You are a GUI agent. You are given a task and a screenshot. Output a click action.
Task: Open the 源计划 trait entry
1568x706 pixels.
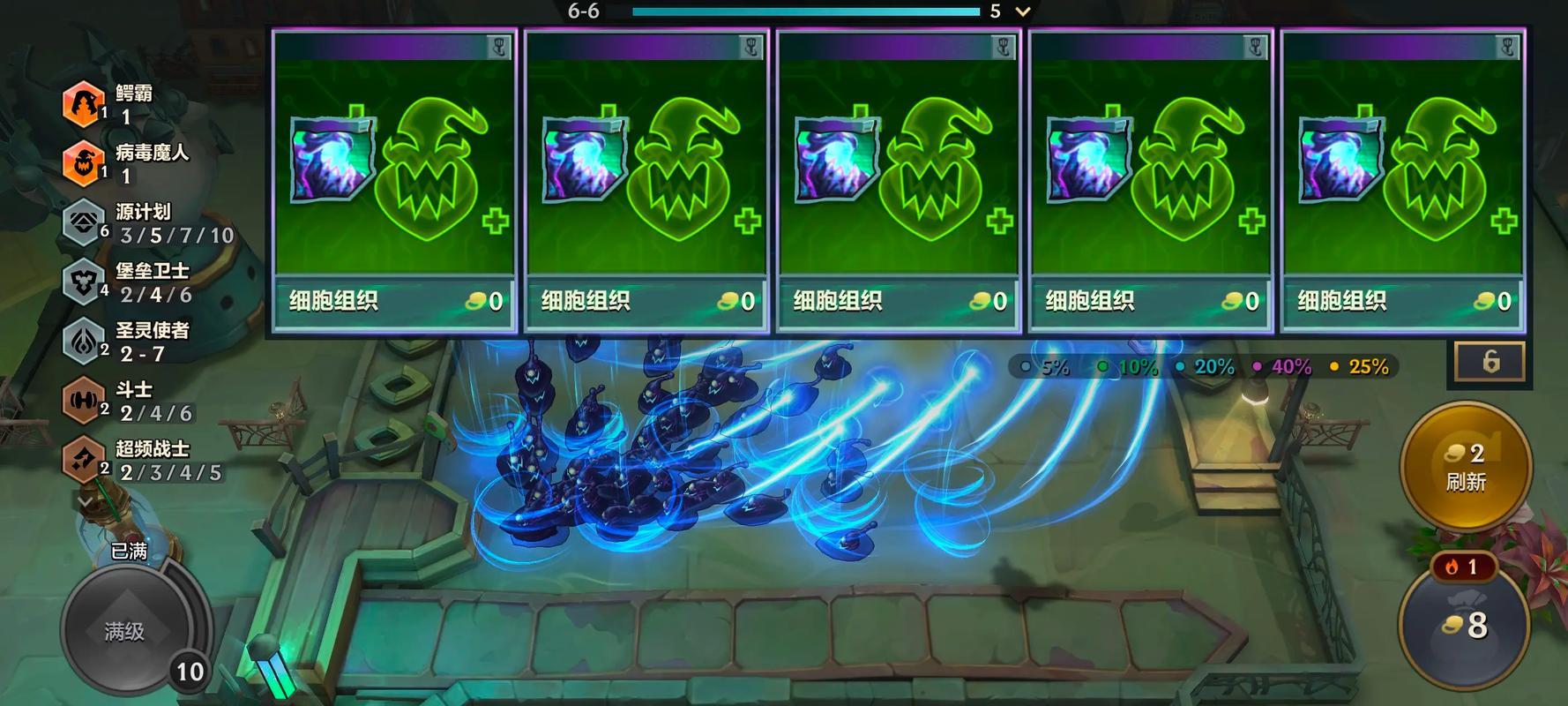click(84, 222)
